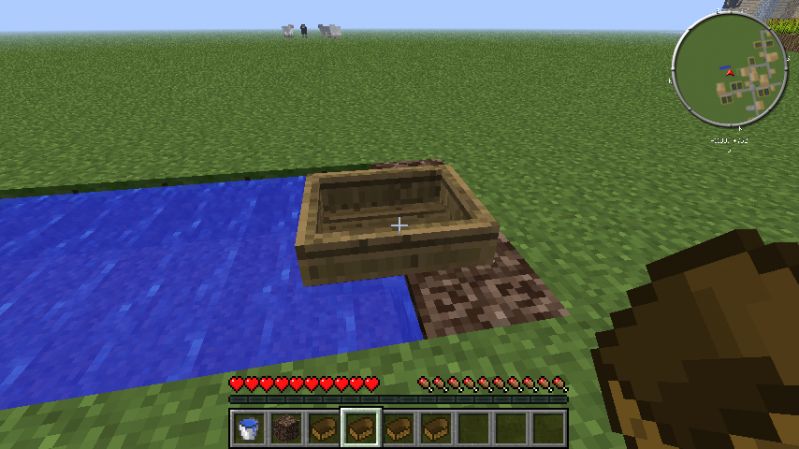Click the red player arrow on minimap
The width and height of the screenshot is (799, 449).
[x=730, y=72]
